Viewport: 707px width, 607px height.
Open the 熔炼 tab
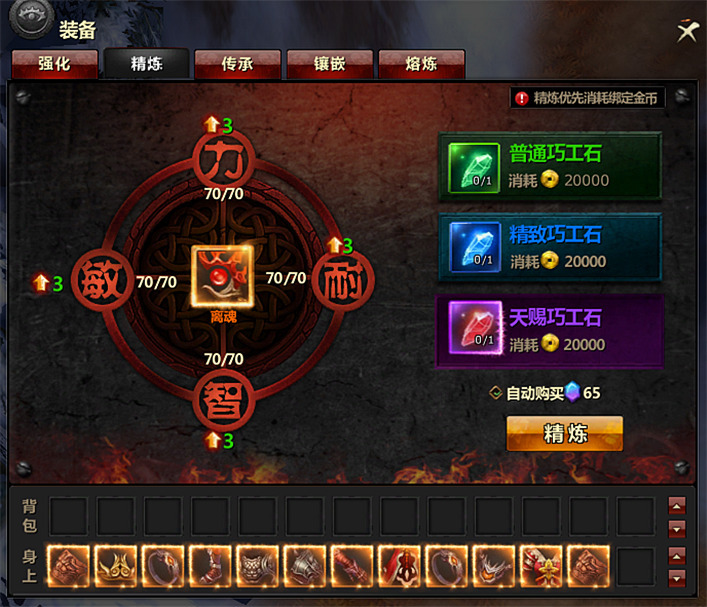pos(421,64)
